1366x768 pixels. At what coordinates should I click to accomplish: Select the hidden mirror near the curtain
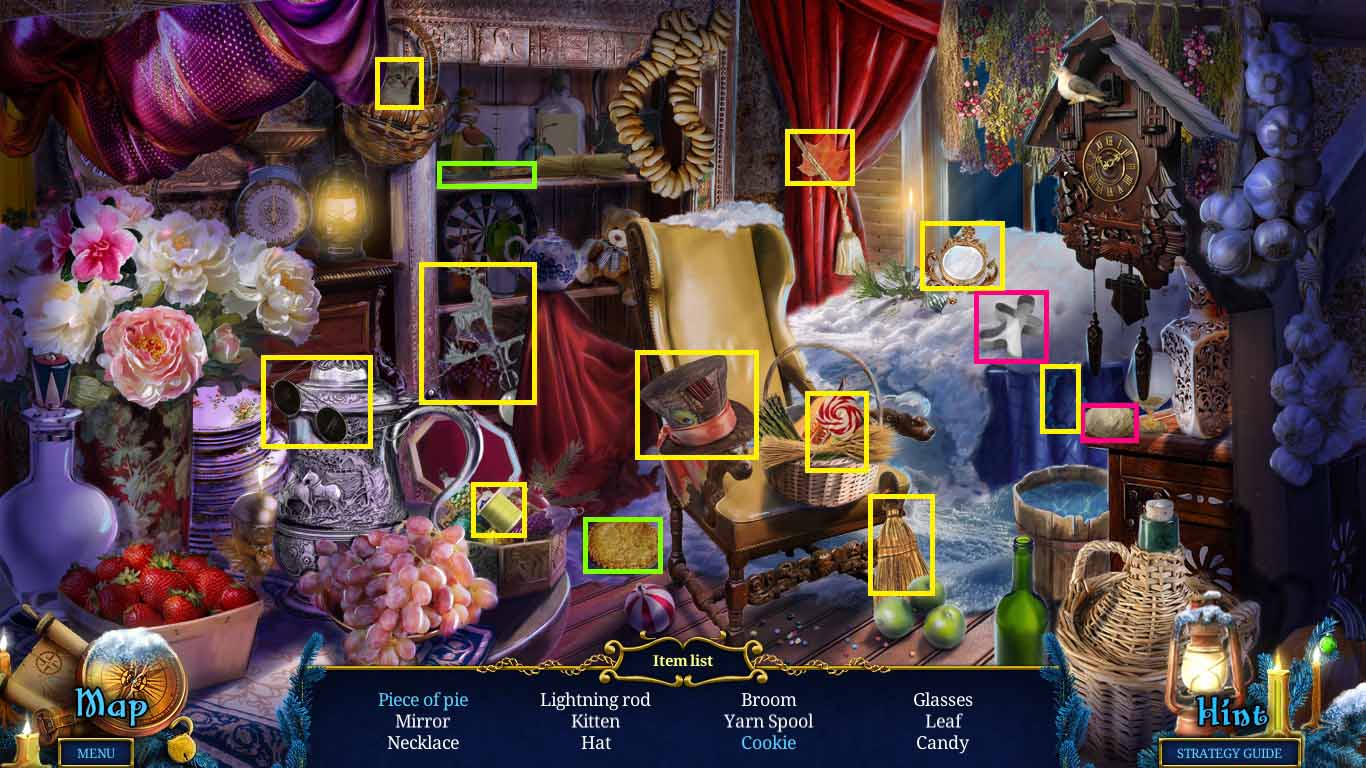point(961,254)
